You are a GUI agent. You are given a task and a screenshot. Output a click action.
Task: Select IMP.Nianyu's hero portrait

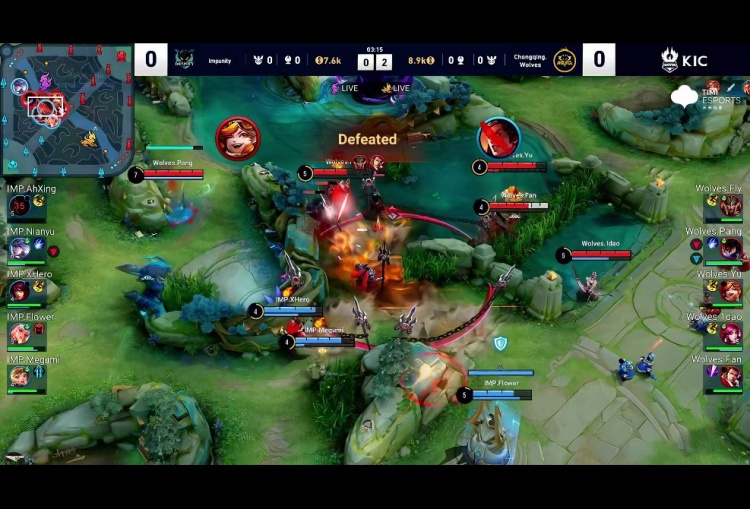click(20, 248)
